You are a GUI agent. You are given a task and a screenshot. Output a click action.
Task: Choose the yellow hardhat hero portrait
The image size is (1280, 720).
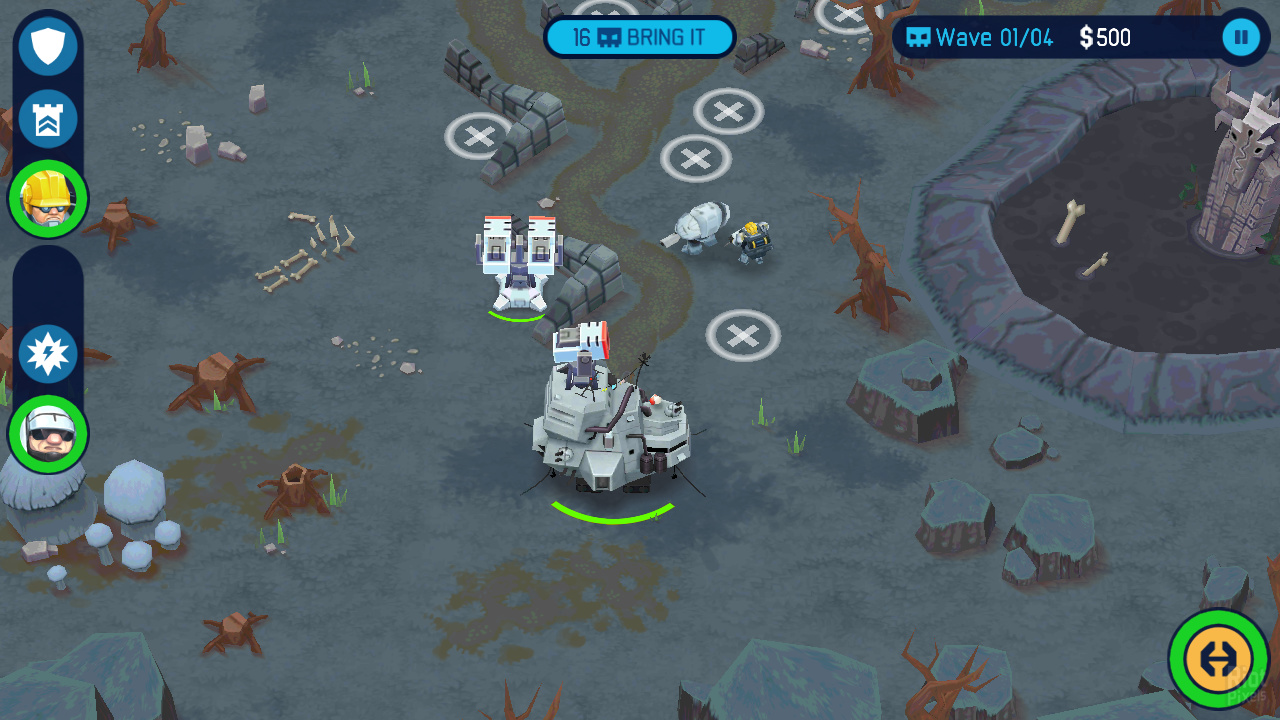(48, 198)
